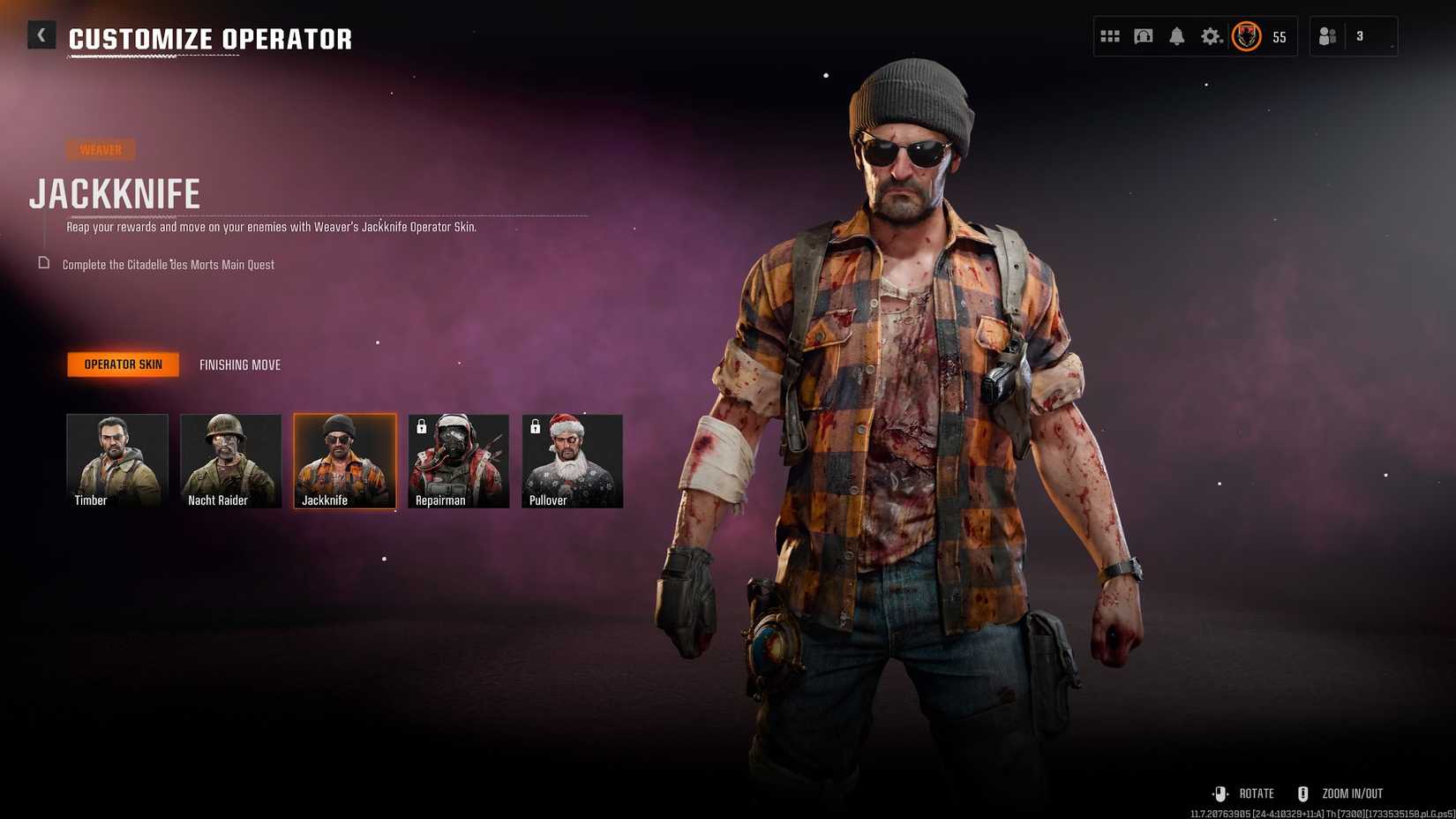Screen dimensions: 1456x819
Task: Open the Weaver operator badge
Action: coord(101,149)
